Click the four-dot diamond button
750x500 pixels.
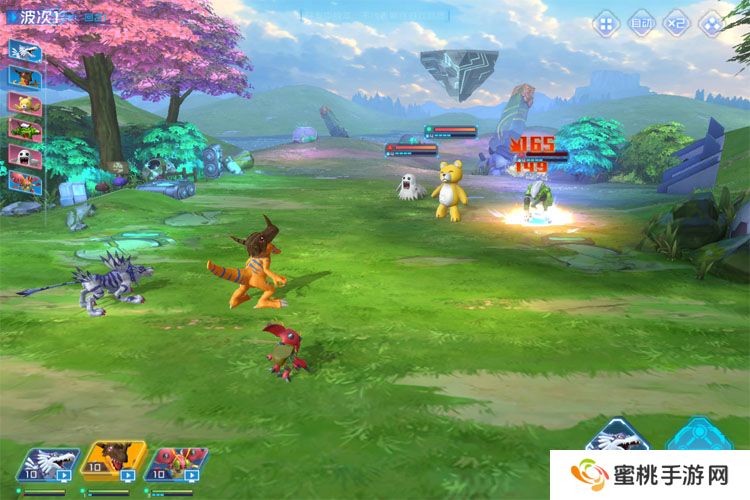[x=711, y=23]
